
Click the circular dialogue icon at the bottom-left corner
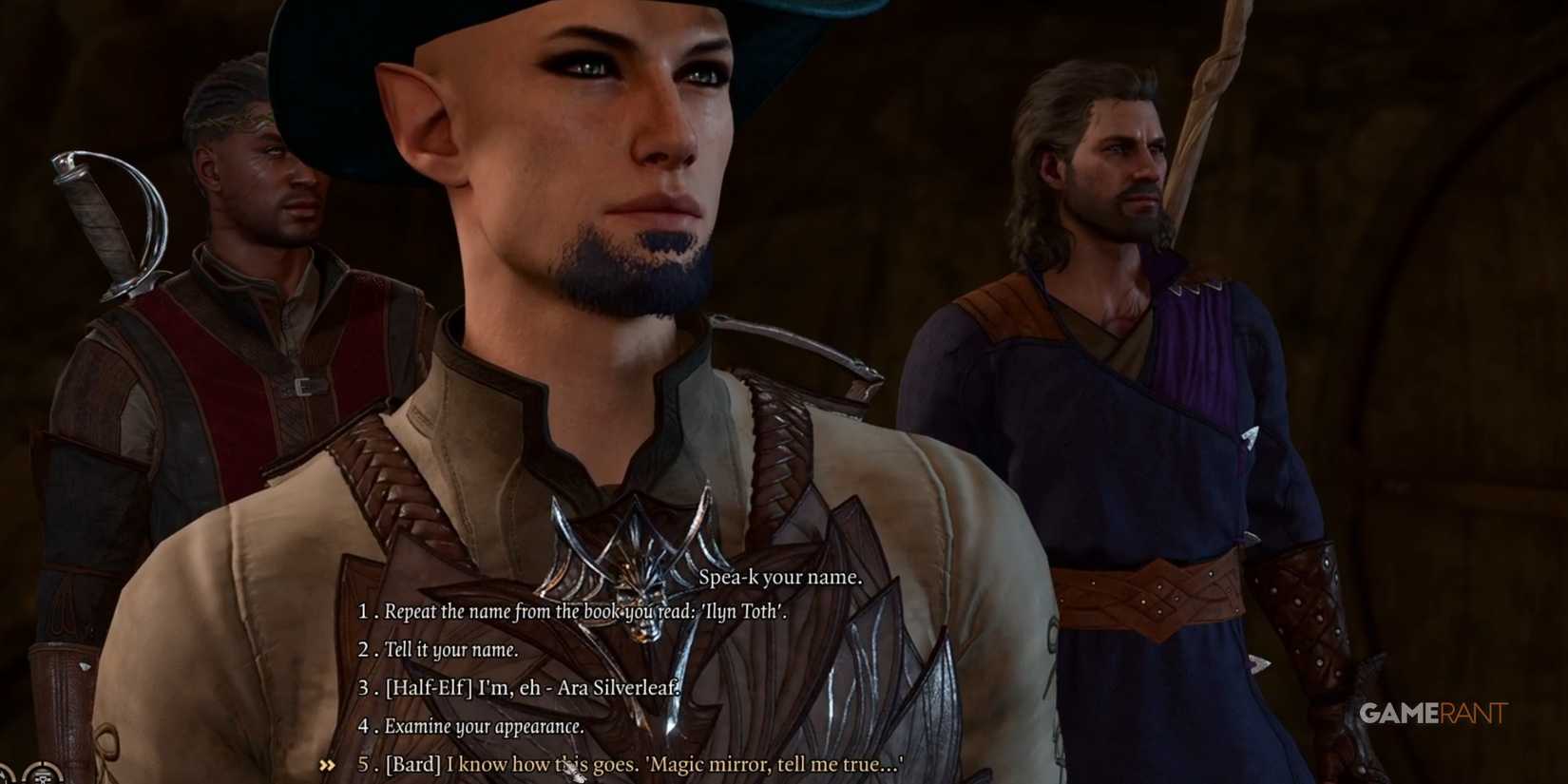click(x=43, y=775)
